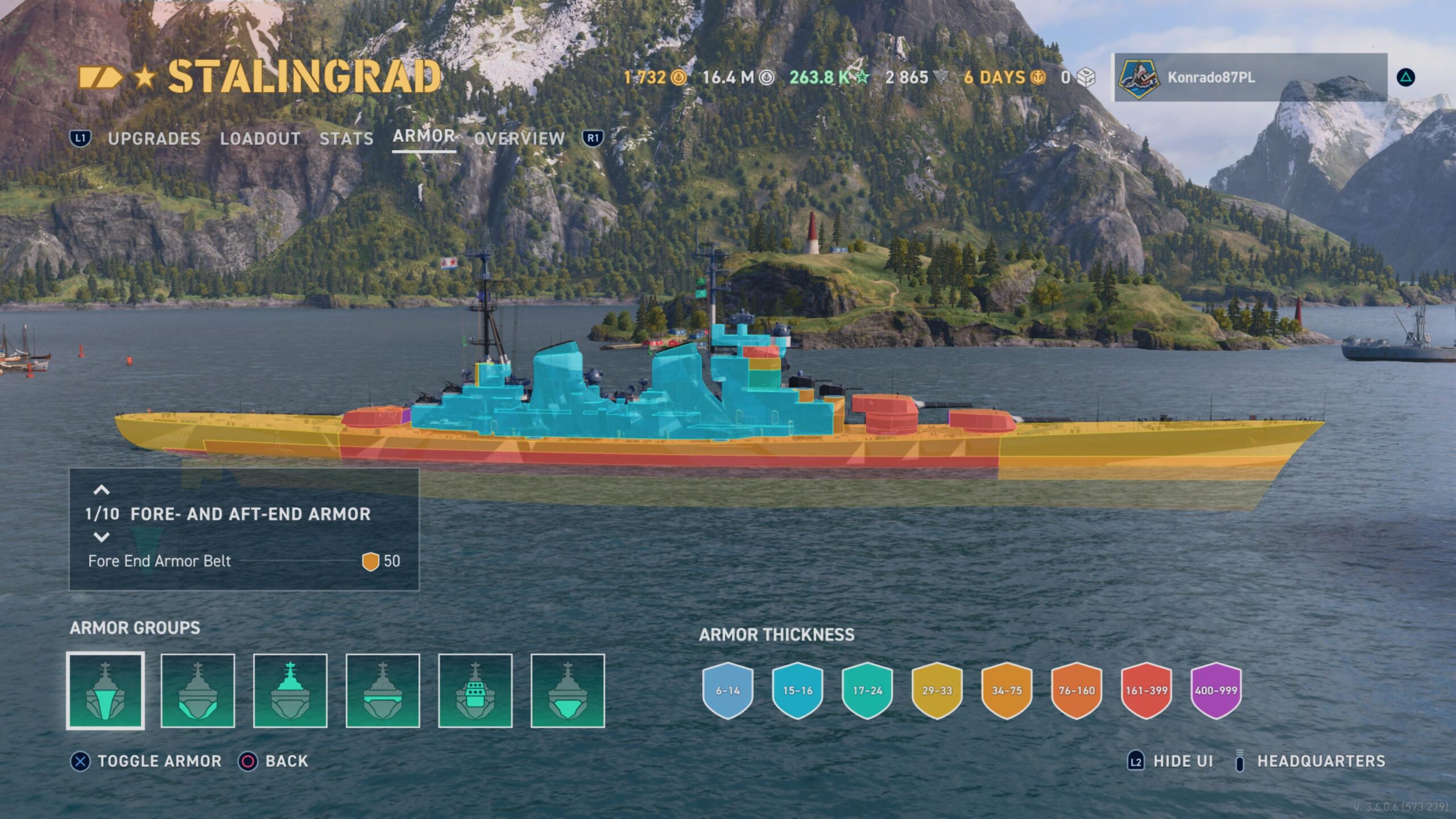1456x819 pixels.
Task: Pick the armor group with highlighted horizontal deck band
Action: tap(383, 690)
